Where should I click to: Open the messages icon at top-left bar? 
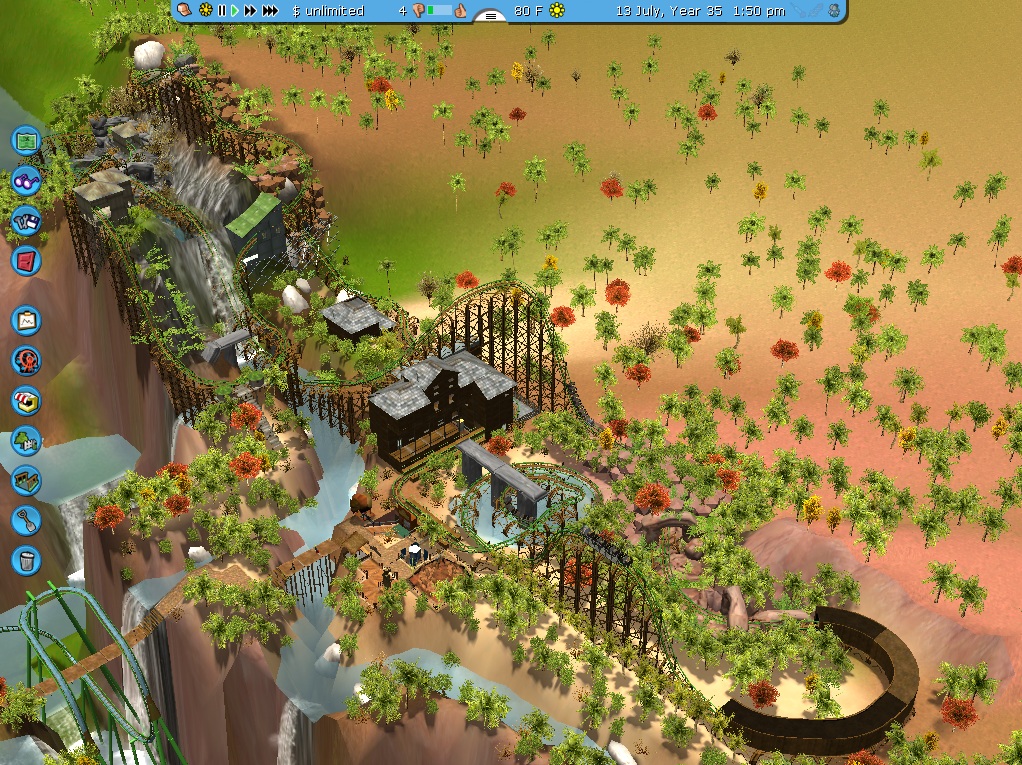point(186,10)
